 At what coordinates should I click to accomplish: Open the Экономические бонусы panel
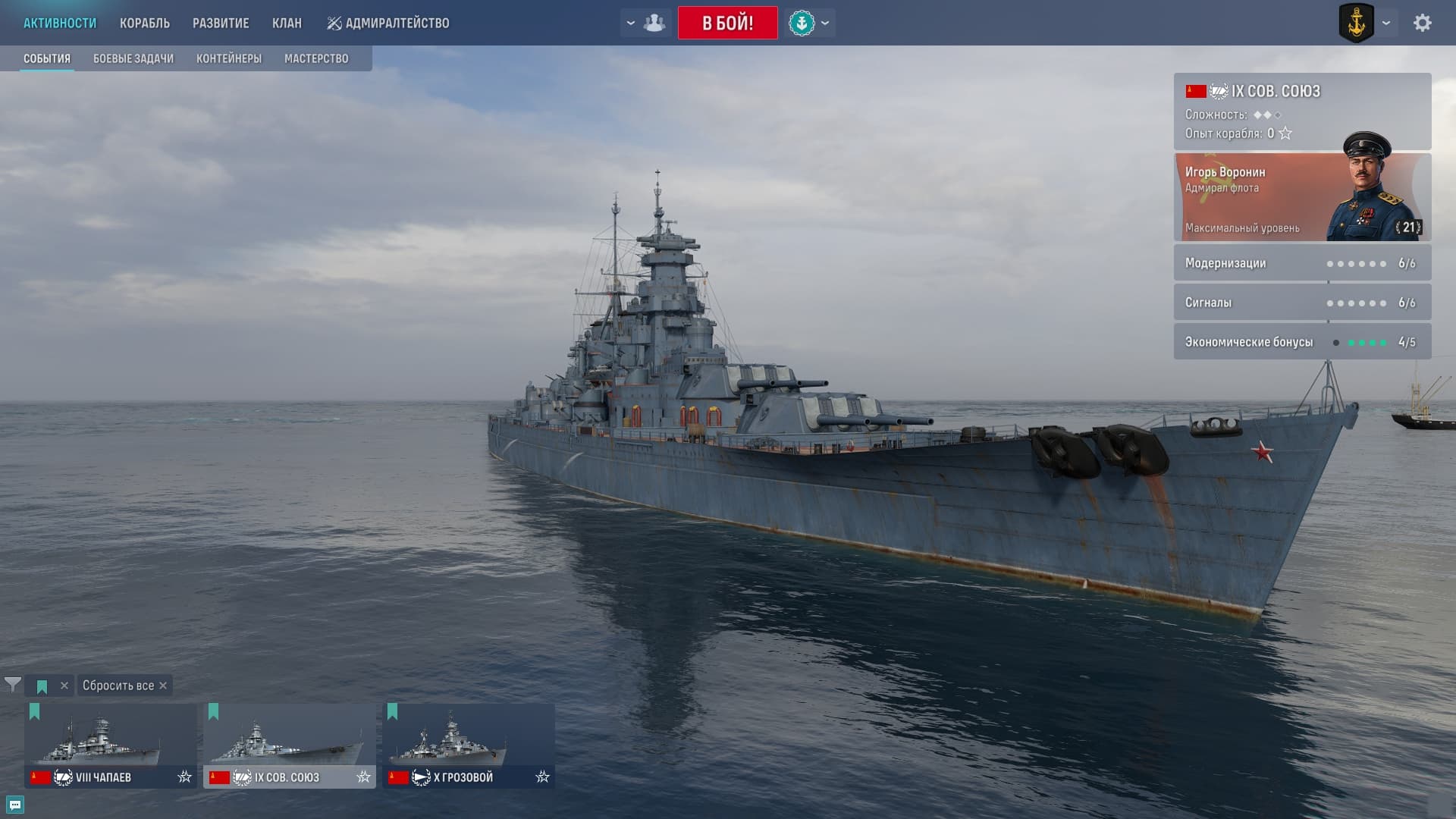pos(1301,342)
